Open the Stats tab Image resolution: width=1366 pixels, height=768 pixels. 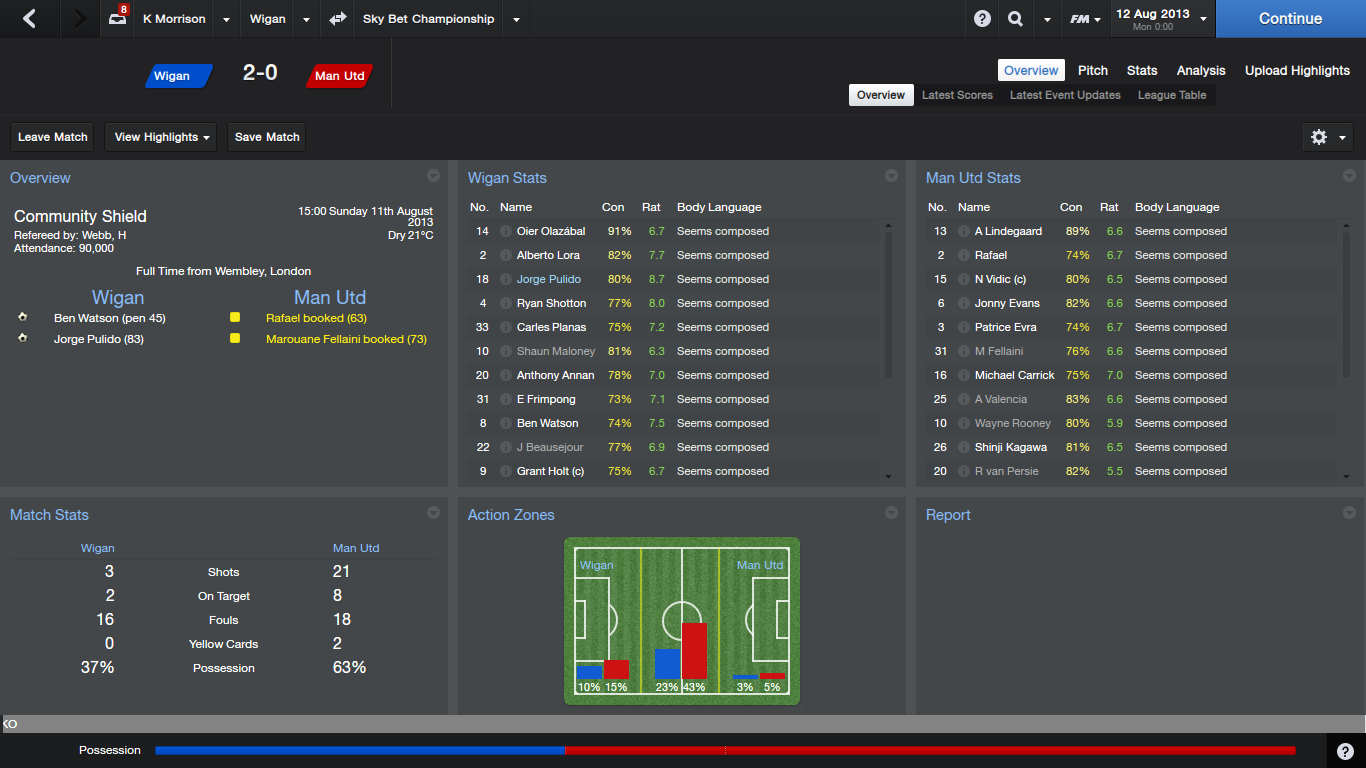(1142, 70)
